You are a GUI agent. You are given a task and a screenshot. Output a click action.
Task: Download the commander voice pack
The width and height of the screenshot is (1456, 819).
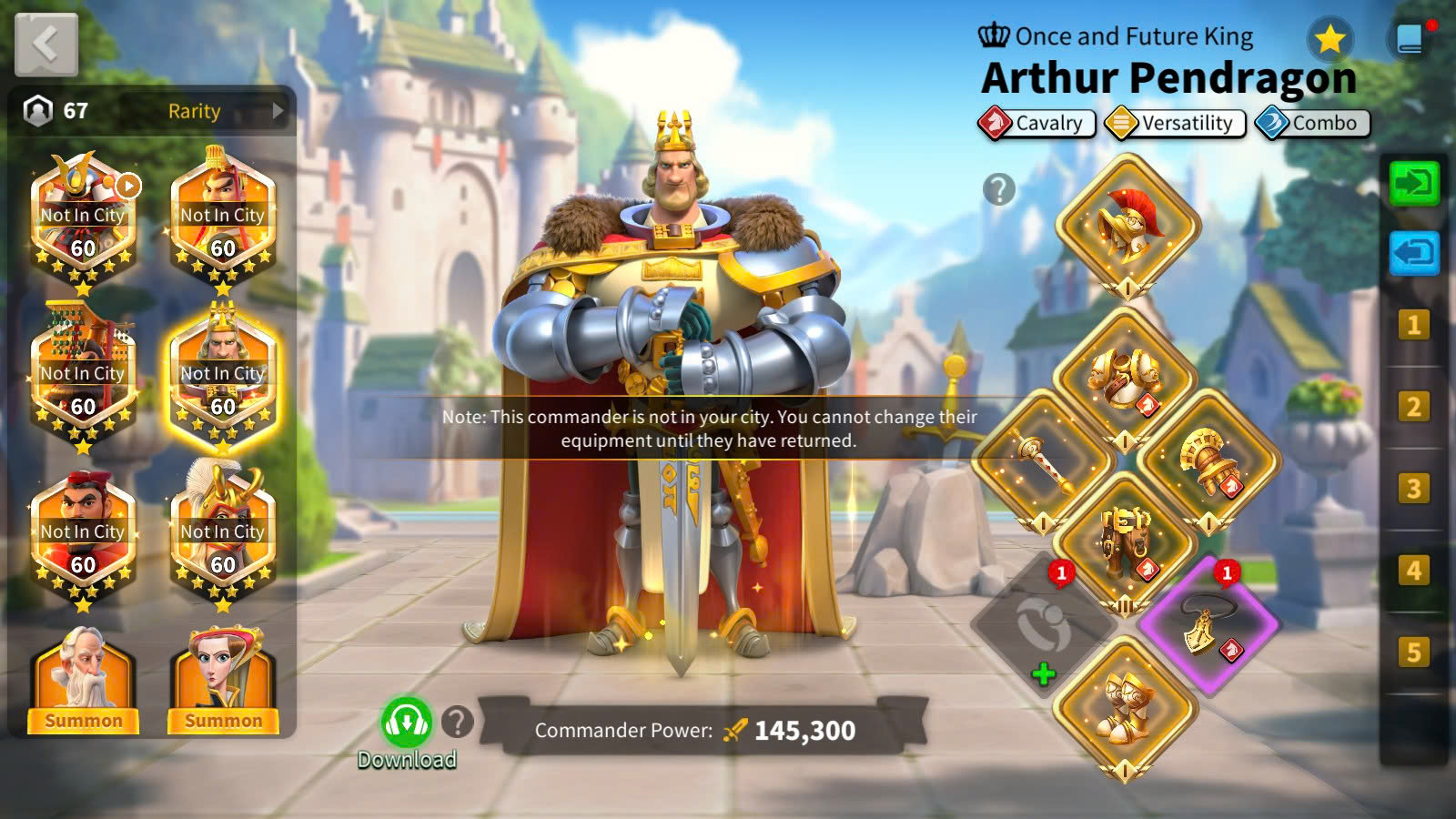click(406, 724)
